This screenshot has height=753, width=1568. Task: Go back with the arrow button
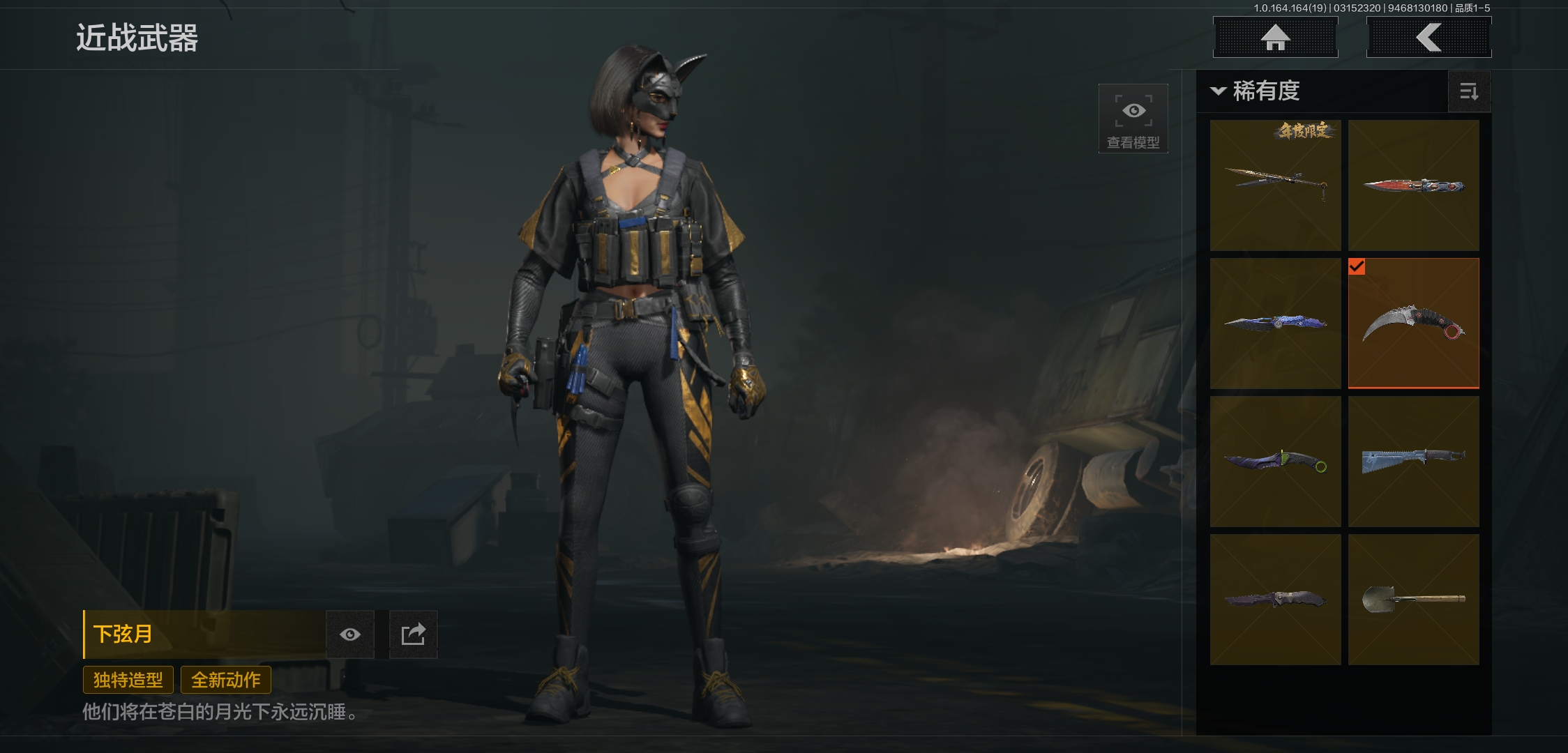tap(1428, 38)
